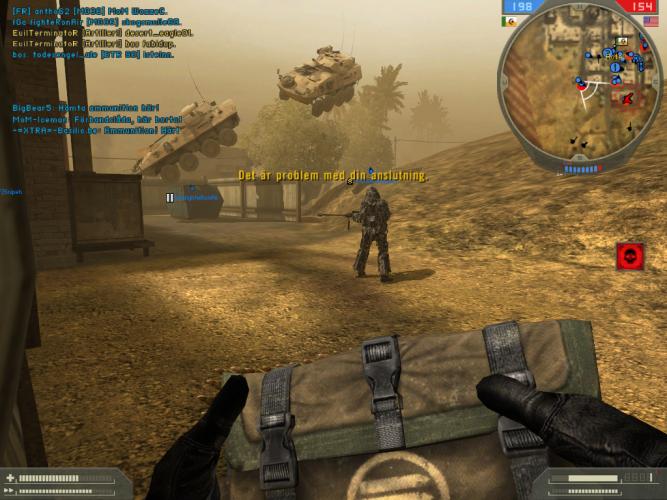The image size is (667, 500).
Task: Click the red aircraft marker on the minimap
Action: point(628,99)
